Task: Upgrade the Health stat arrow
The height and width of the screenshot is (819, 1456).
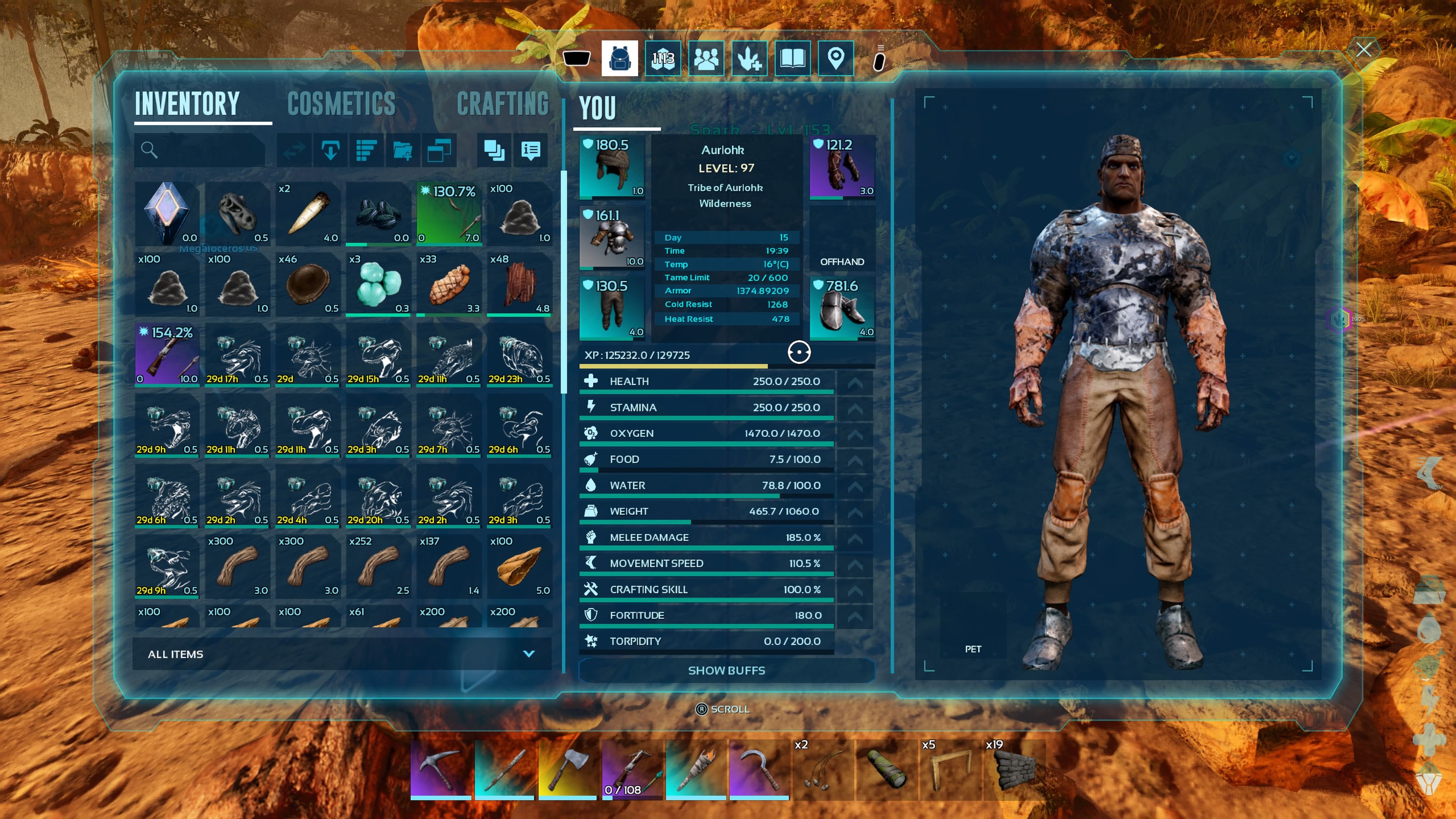Action: [855, 382]
